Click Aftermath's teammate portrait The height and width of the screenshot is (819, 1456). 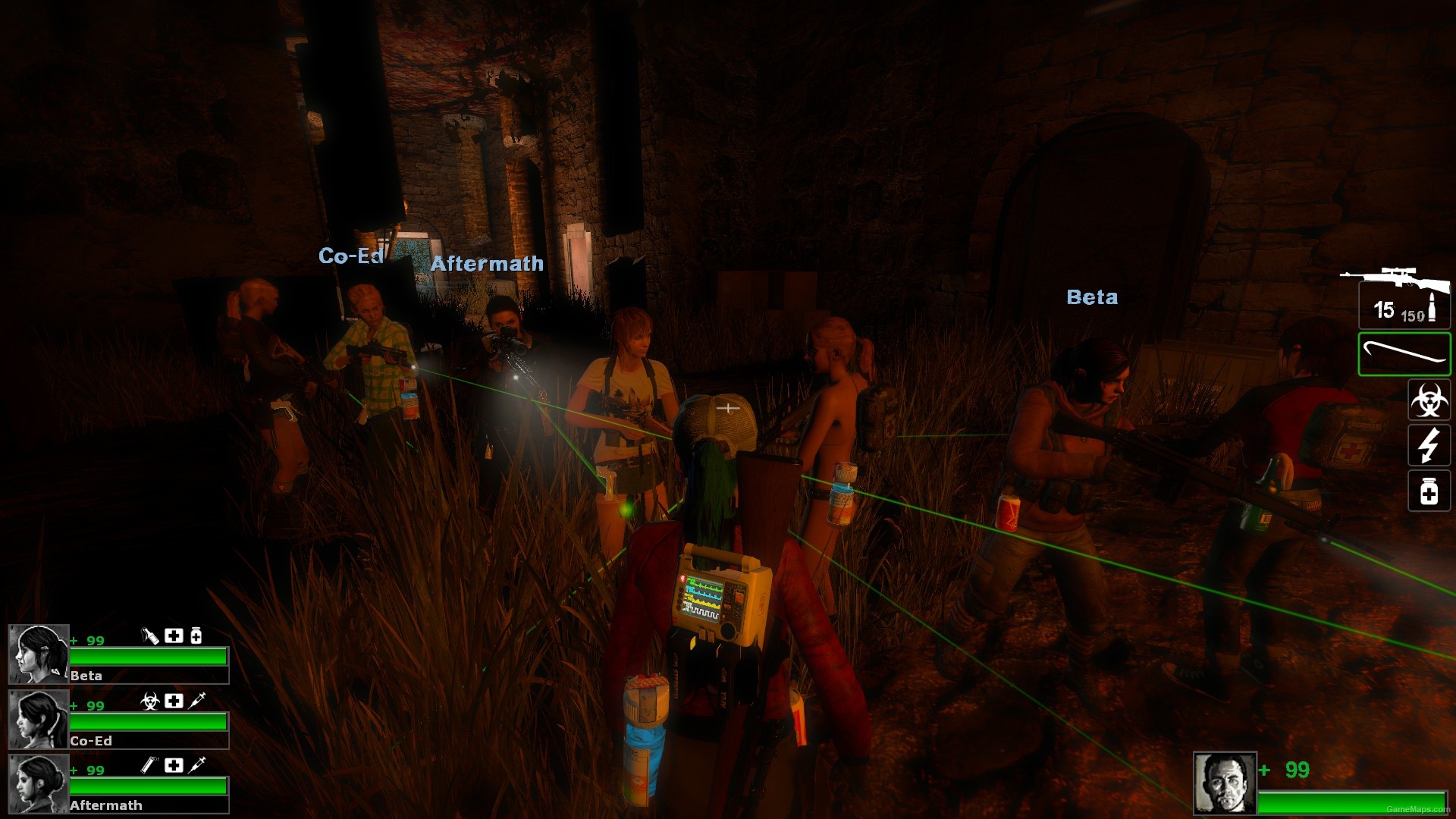[x=39, y=783]
